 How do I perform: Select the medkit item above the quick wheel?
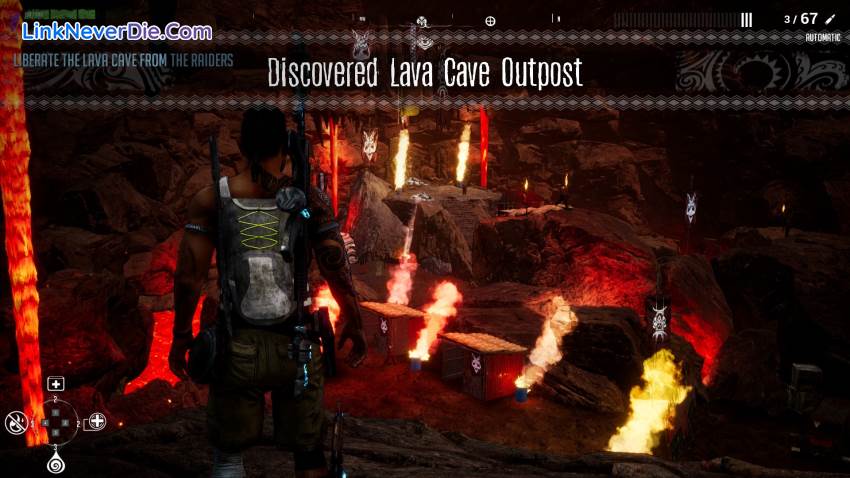pyautogui.click(x=56, y=384)
